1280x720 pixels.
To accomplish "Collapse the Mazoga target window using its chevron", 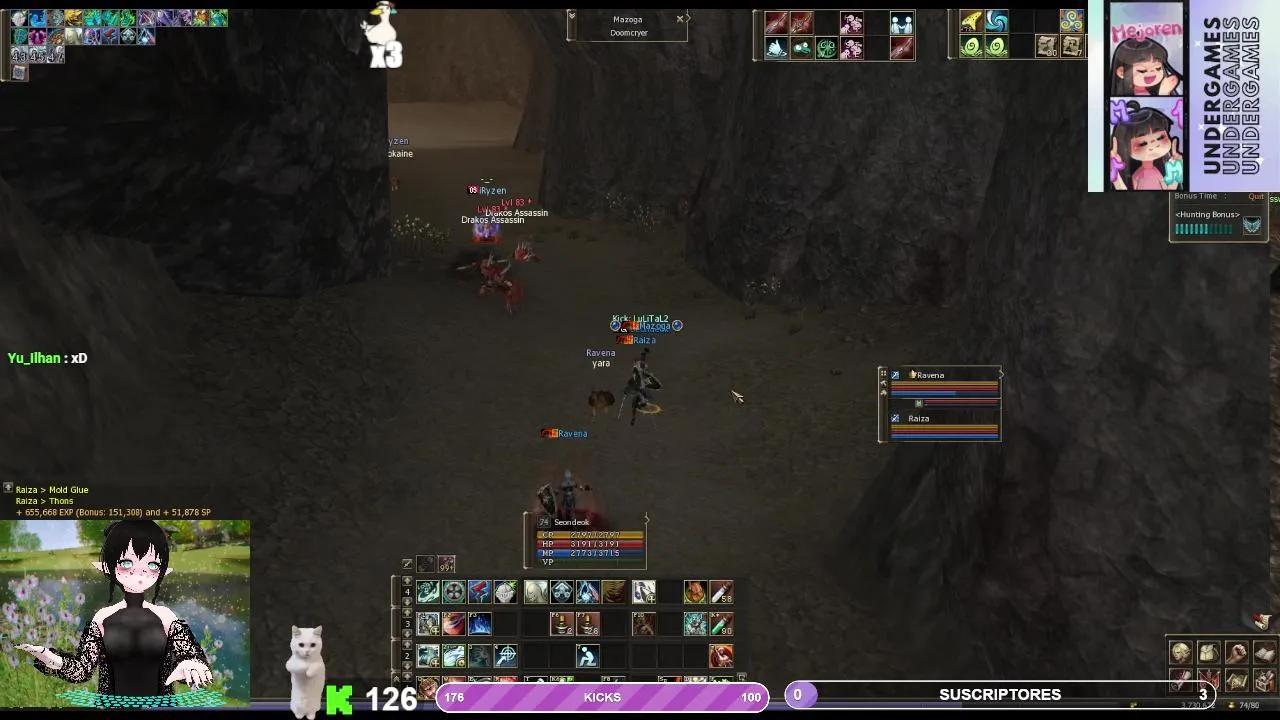I will (x=572, y=18).
